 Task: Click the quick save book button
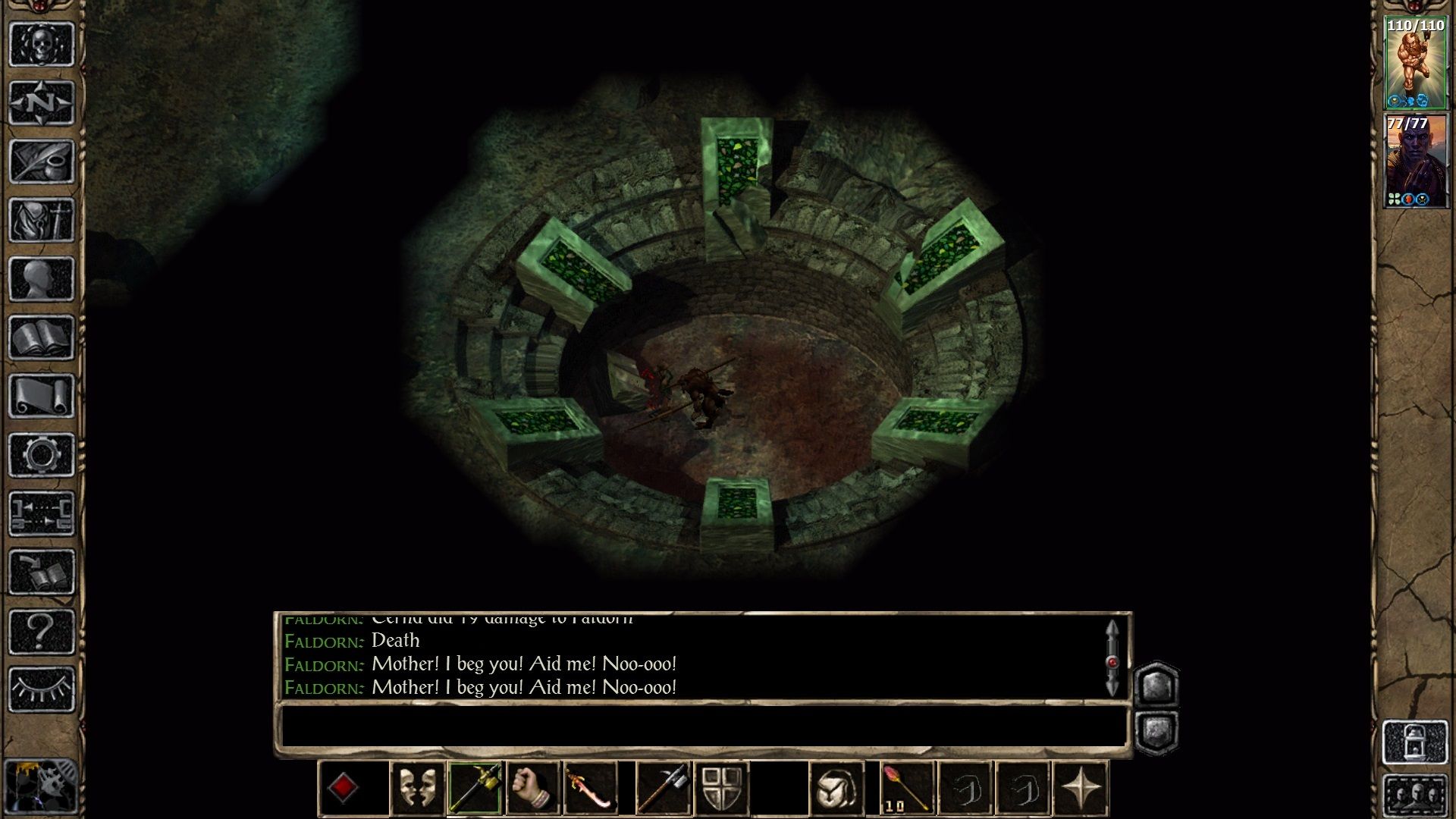pyautogui.click(x=42, y=573)
